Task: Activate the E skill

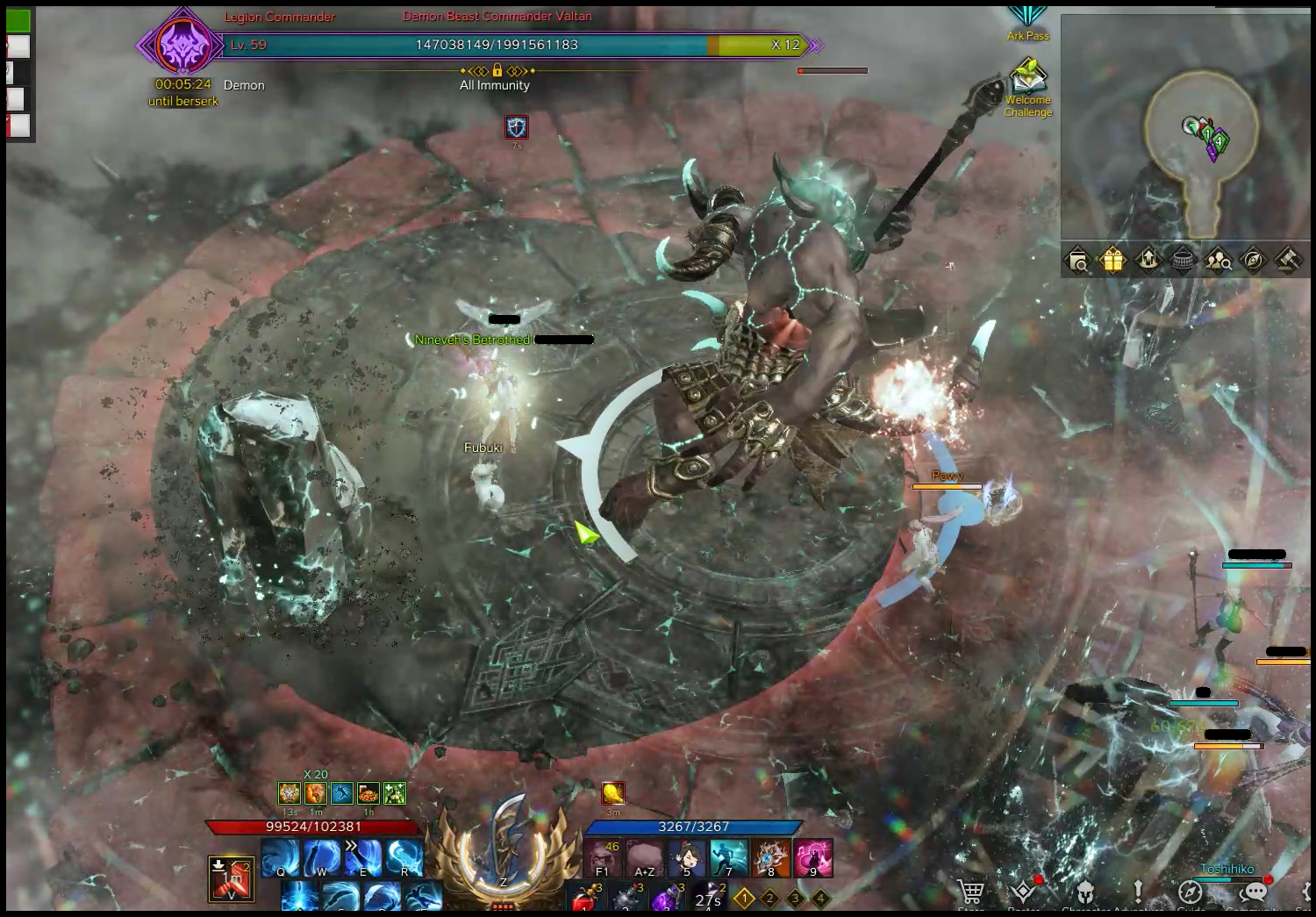Action: click(362, 858)
